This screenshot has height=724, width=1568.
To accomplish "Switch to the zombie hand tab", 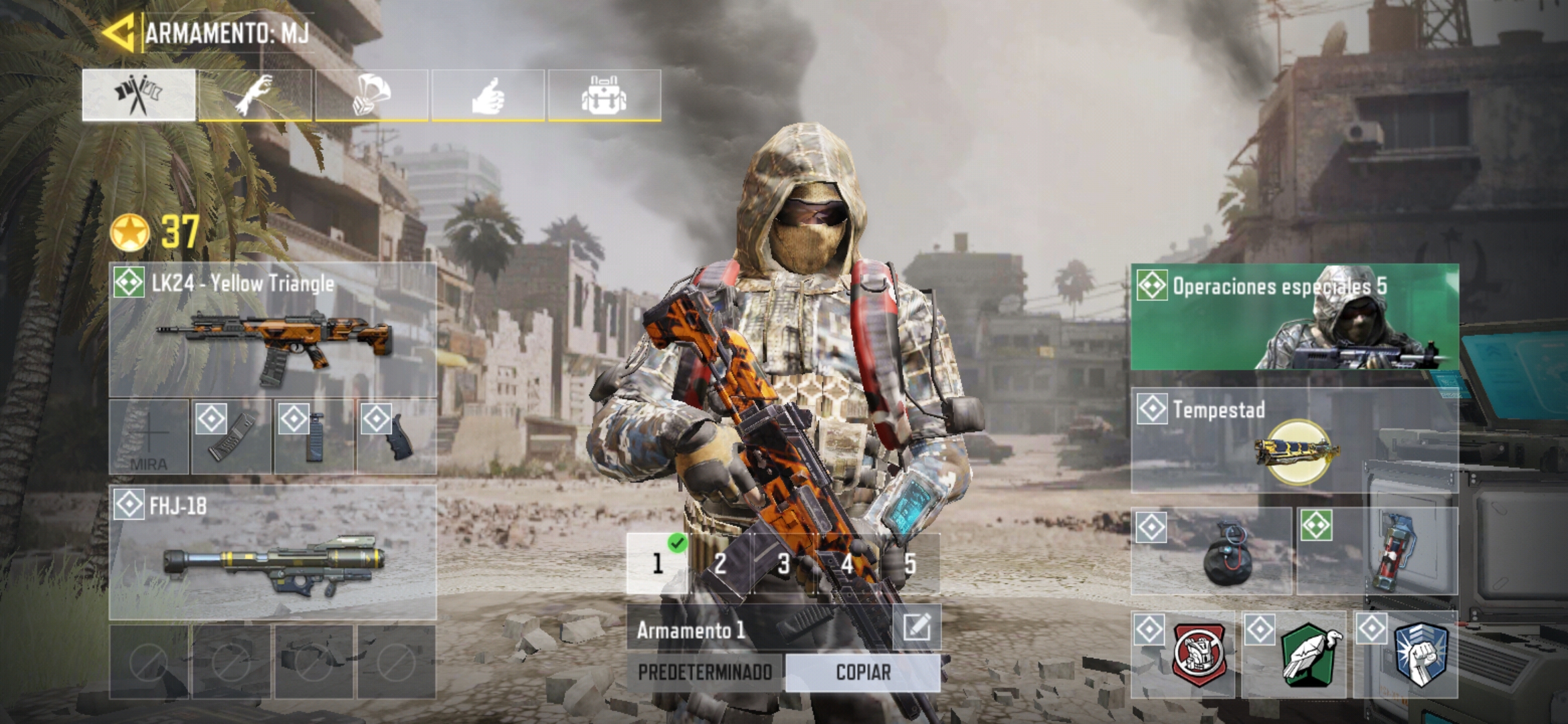I will click(255, 95).
